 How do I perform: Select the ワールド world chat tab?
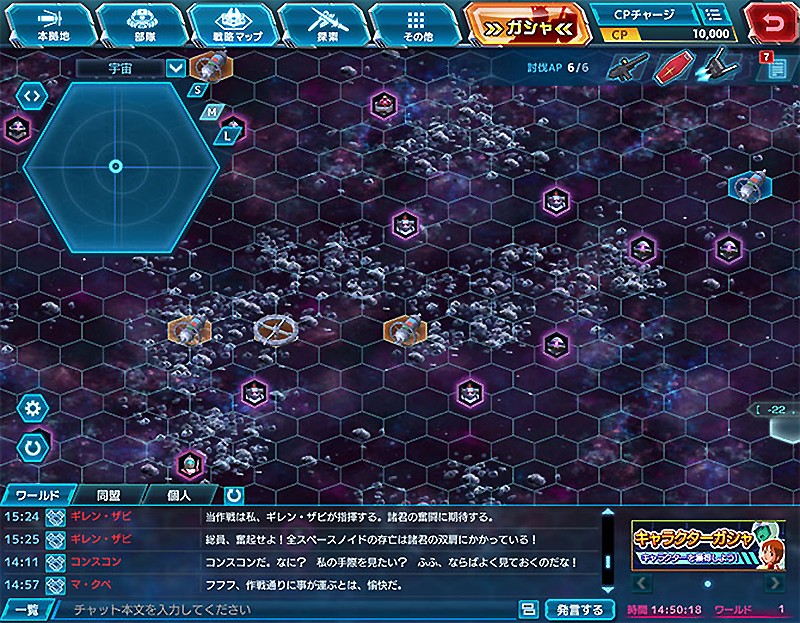(38, 495)
